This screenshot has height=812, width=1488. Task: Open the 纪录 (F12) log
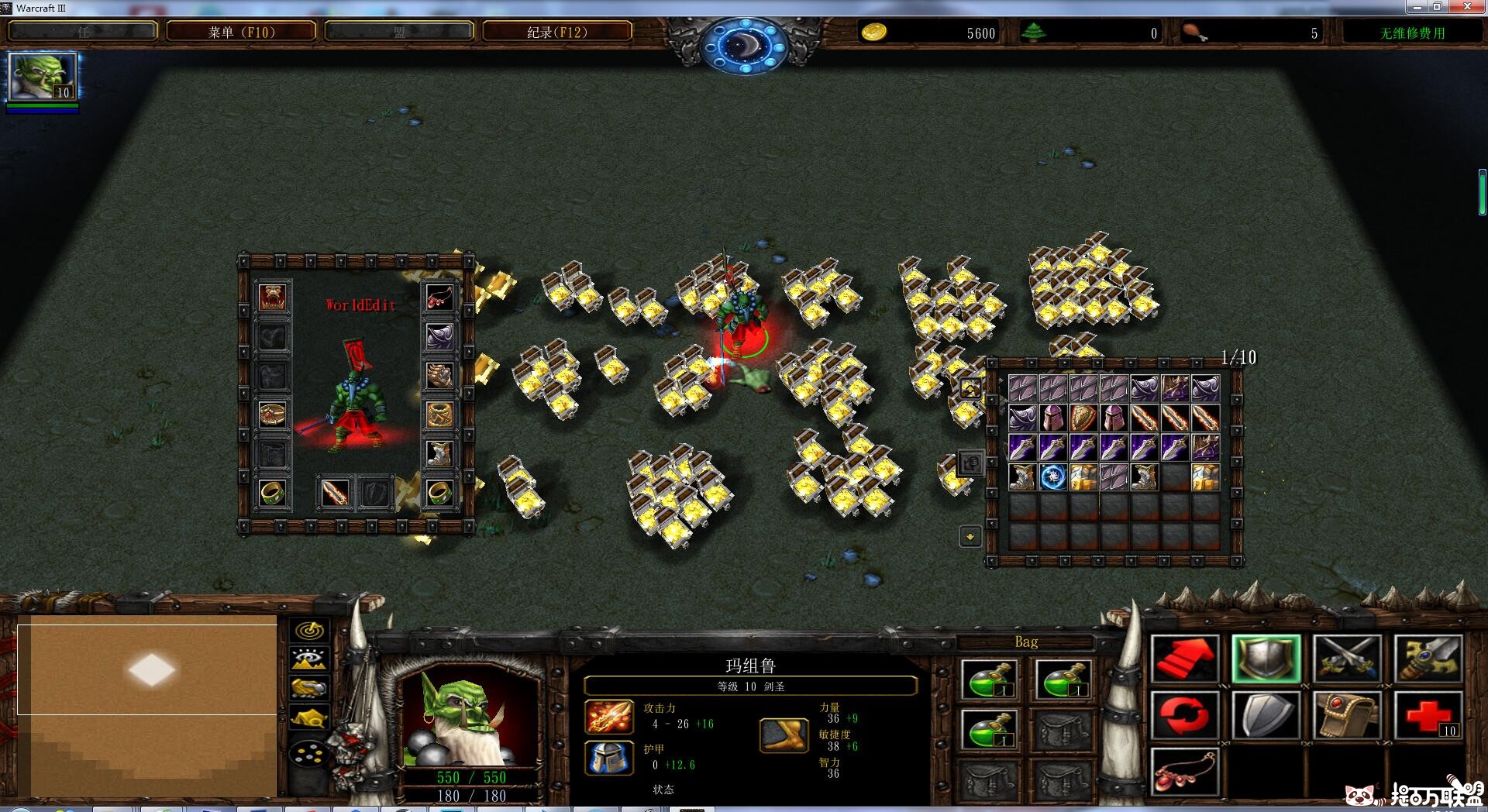point(556,32)
